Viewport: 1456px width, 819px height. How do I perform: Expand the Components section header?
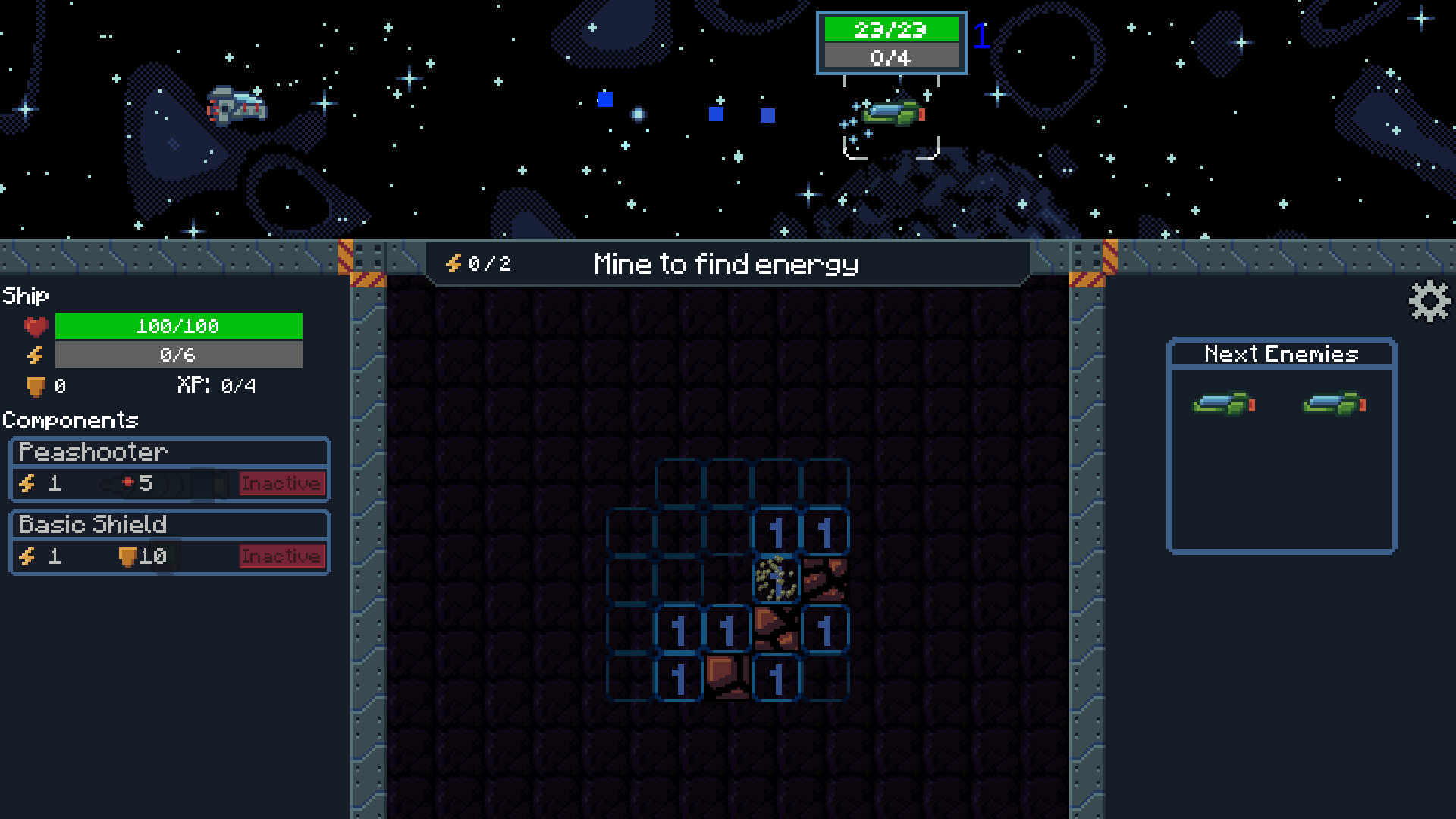(71, 420)
